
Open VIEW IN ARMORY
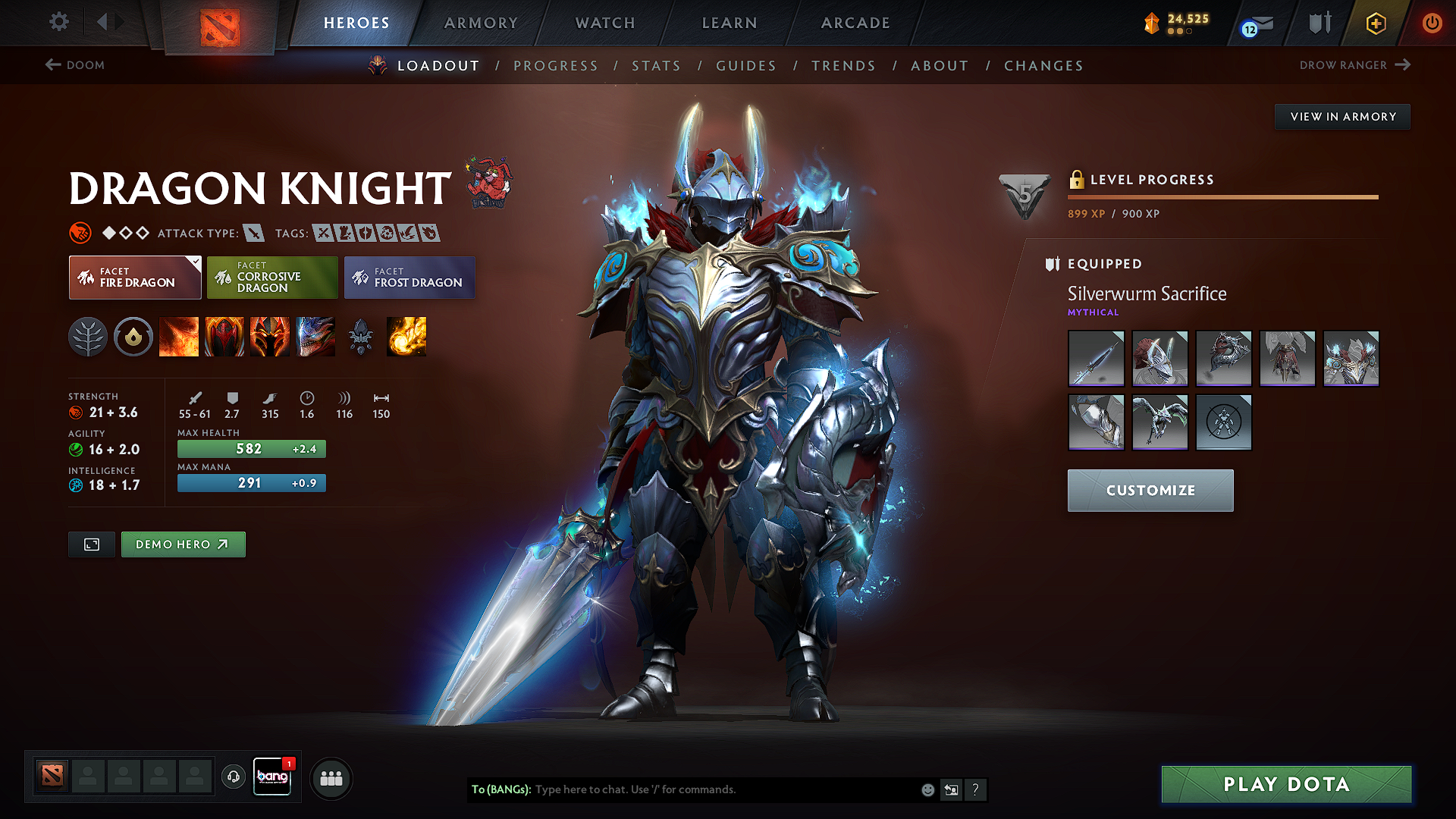point(1342,116)
